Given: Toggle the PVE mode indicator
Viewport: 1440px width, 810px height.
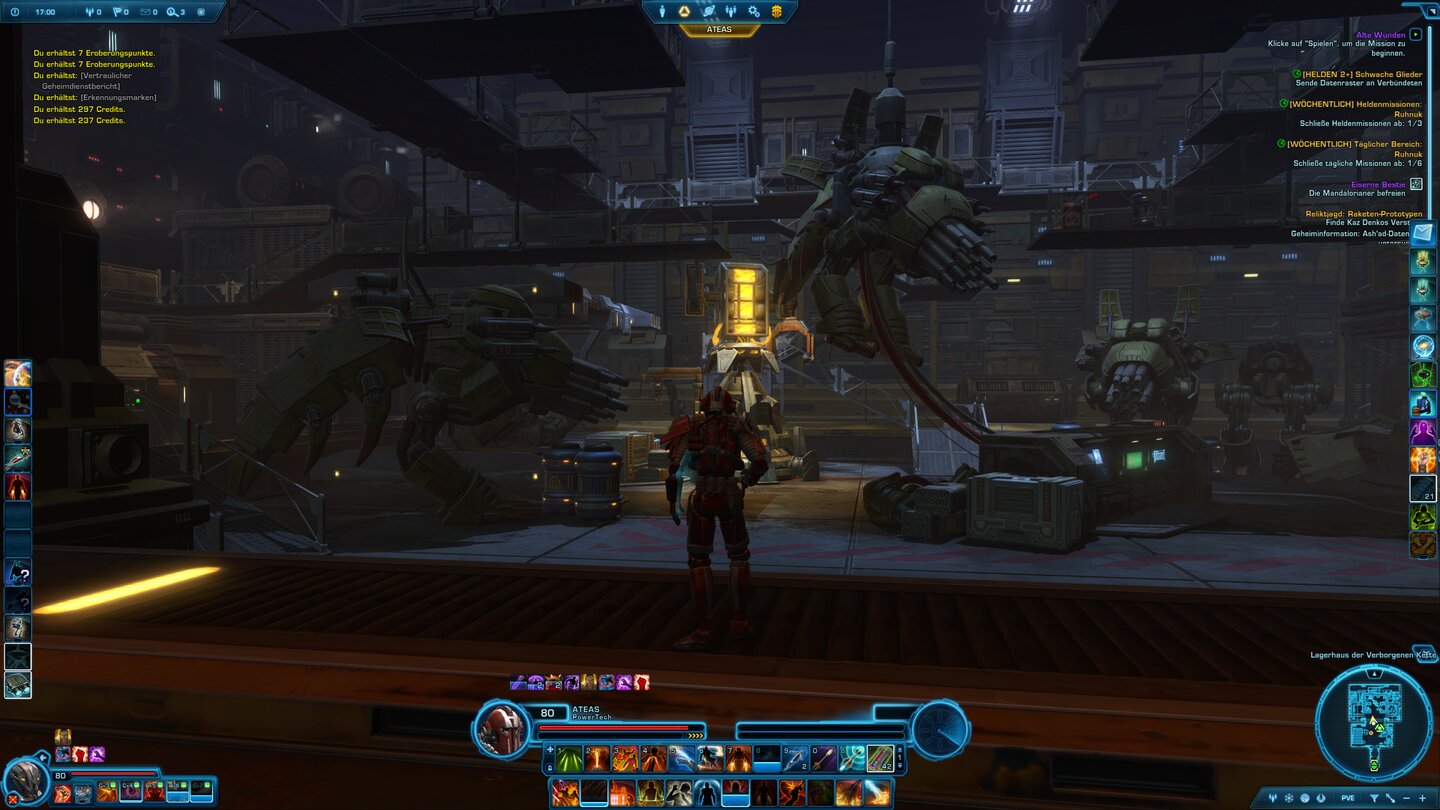Looking at the screenshot, I should pos(1348,796).
